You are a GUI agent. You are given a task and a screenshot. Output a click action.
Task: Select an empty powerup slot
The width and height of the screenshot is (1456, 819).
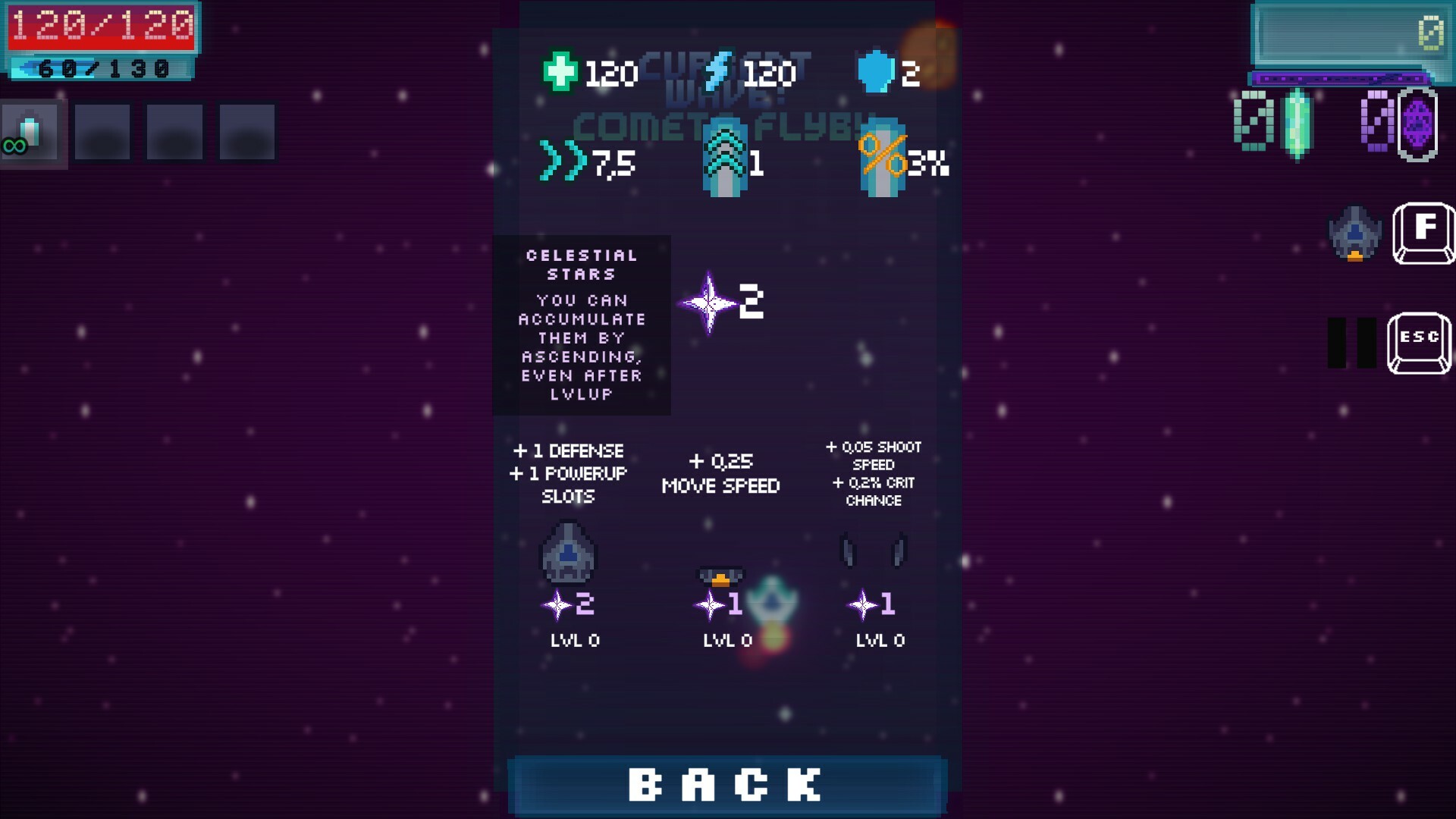coord(101,132)
